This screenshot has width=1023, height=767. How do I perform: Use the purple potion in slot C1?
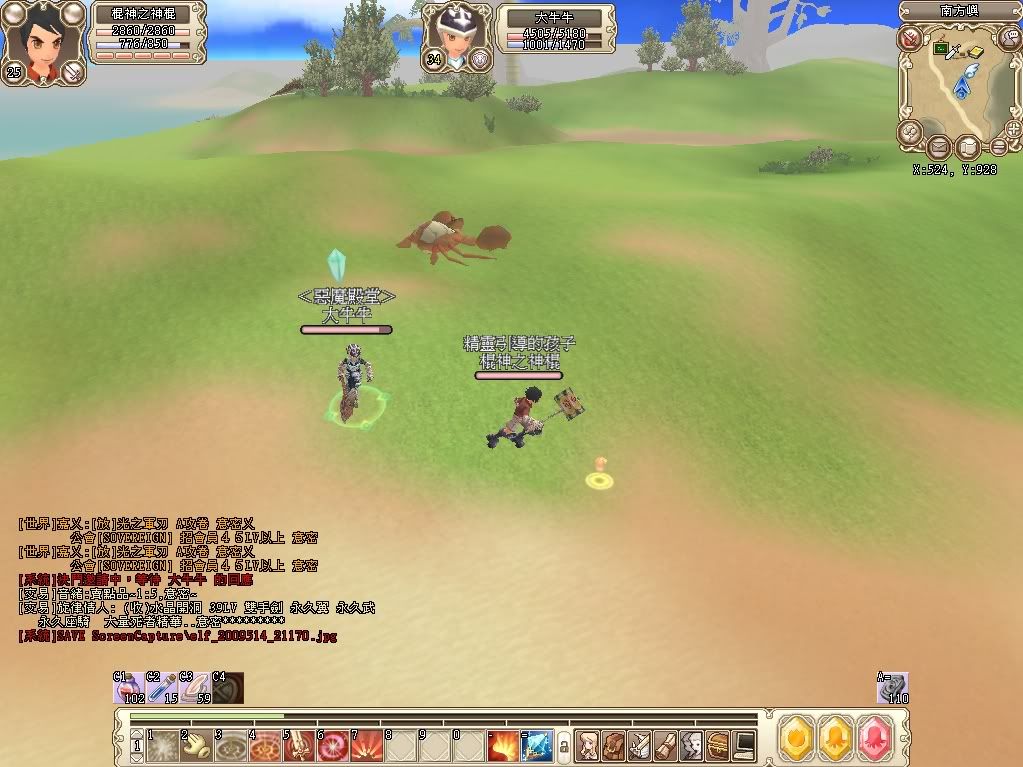(127, 688)
